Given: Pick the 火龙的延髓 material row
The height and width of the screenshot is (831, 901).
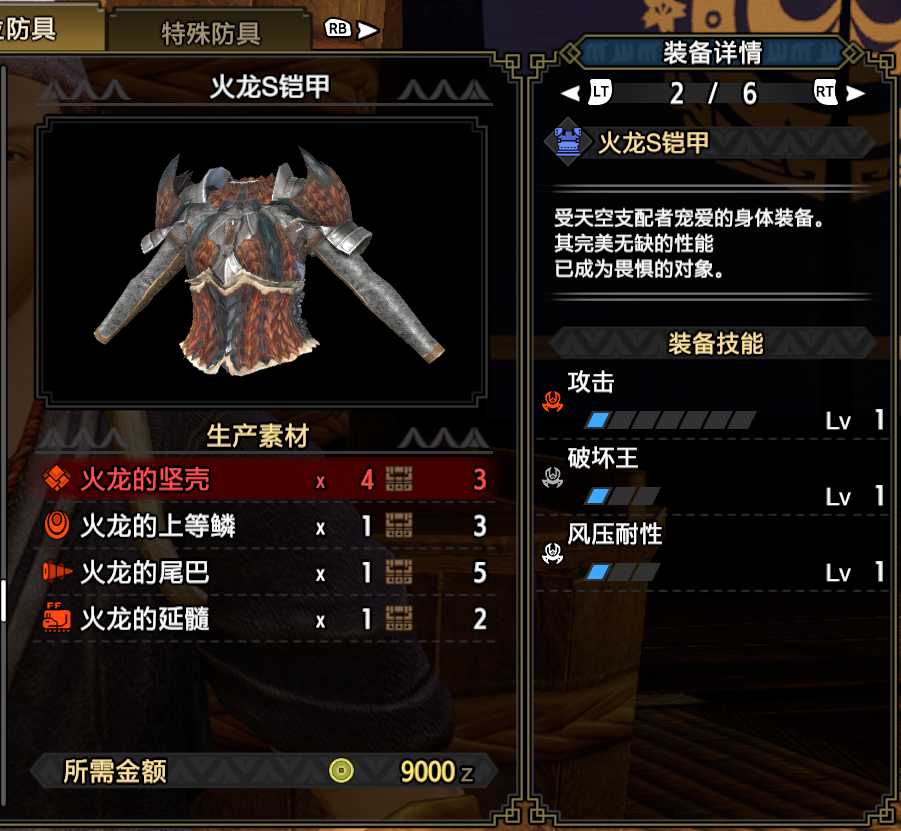Looking at the screenshot, I should coord(265,620).
